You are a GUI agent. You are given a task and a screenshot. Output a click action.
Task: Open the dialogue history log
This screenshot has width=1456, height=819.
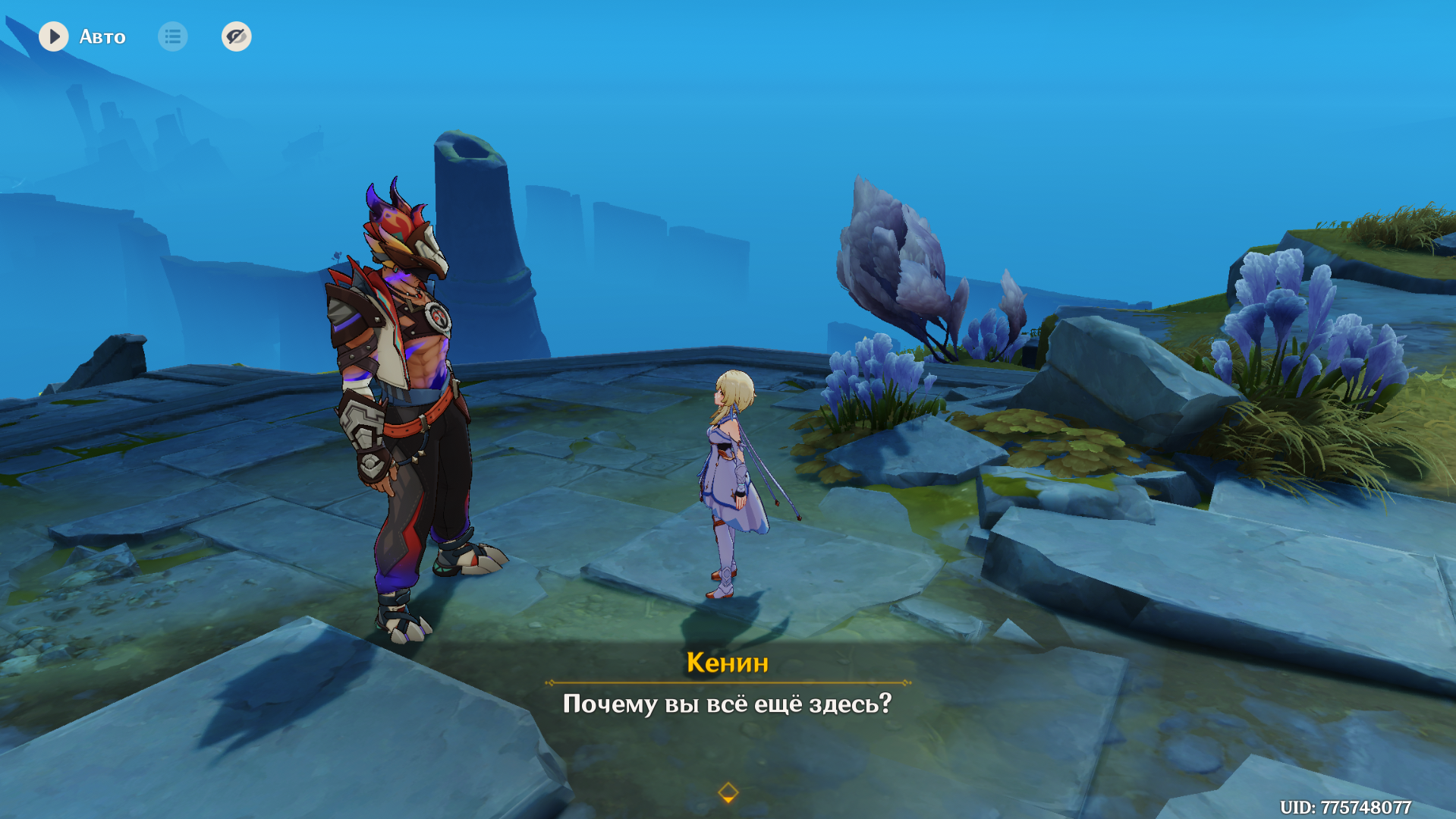[173, 36]
